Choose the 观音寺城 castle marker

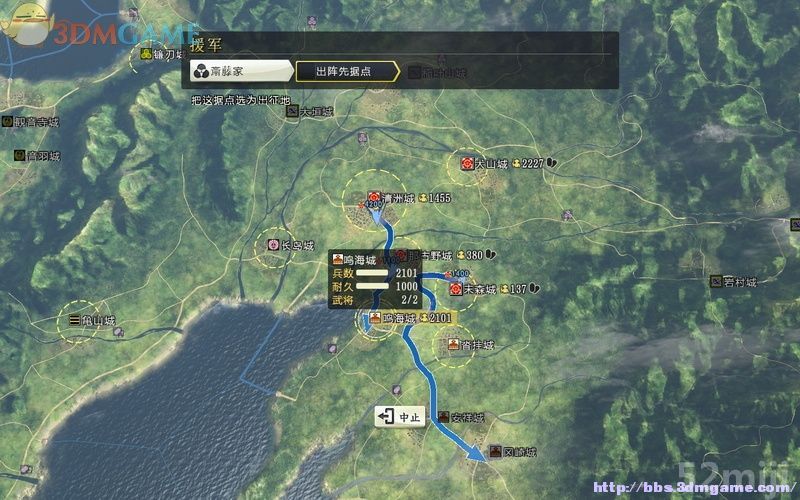pyautogui.click(x=7, y=121)
